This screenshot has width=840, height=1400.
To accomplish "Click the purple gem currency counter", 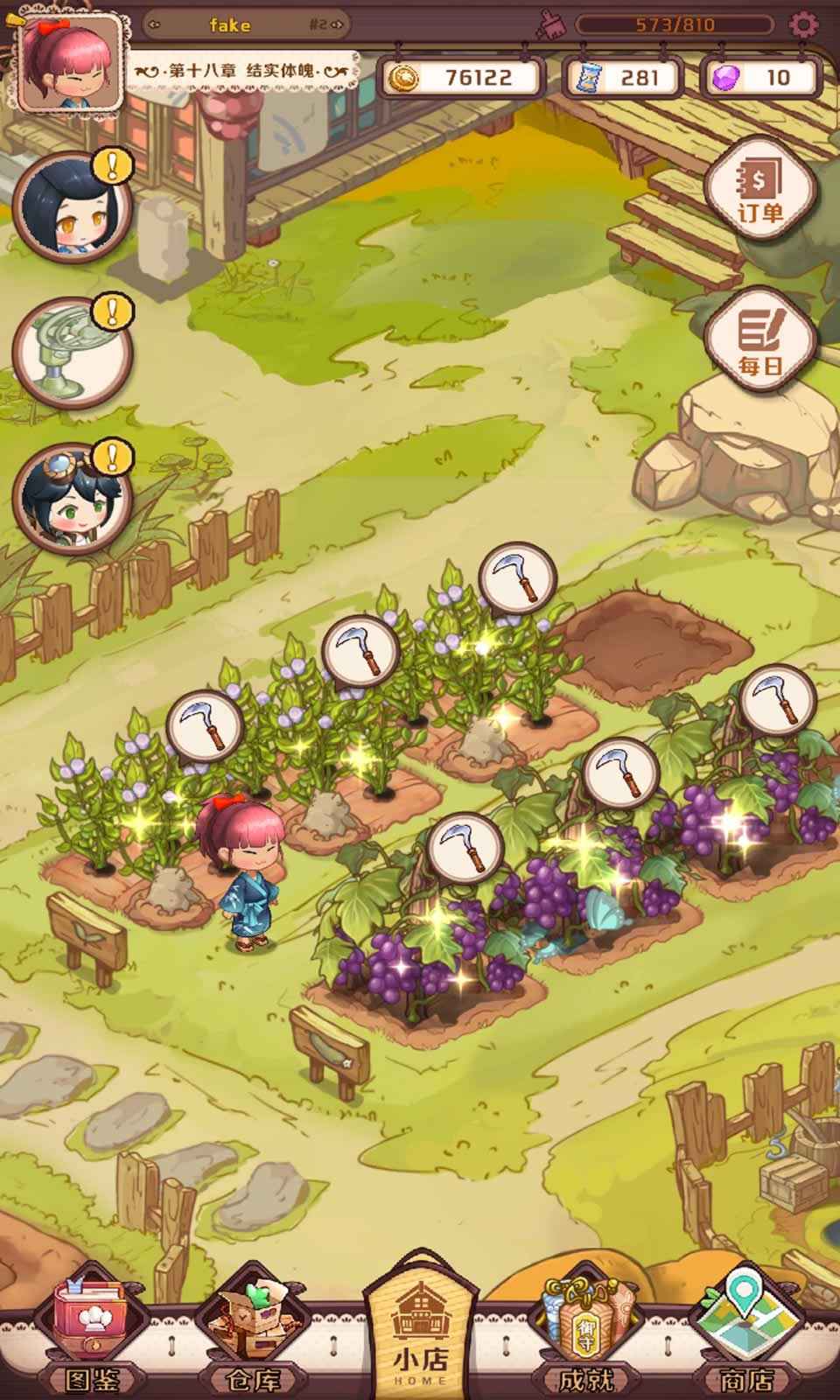I will [x=761, y=78].
